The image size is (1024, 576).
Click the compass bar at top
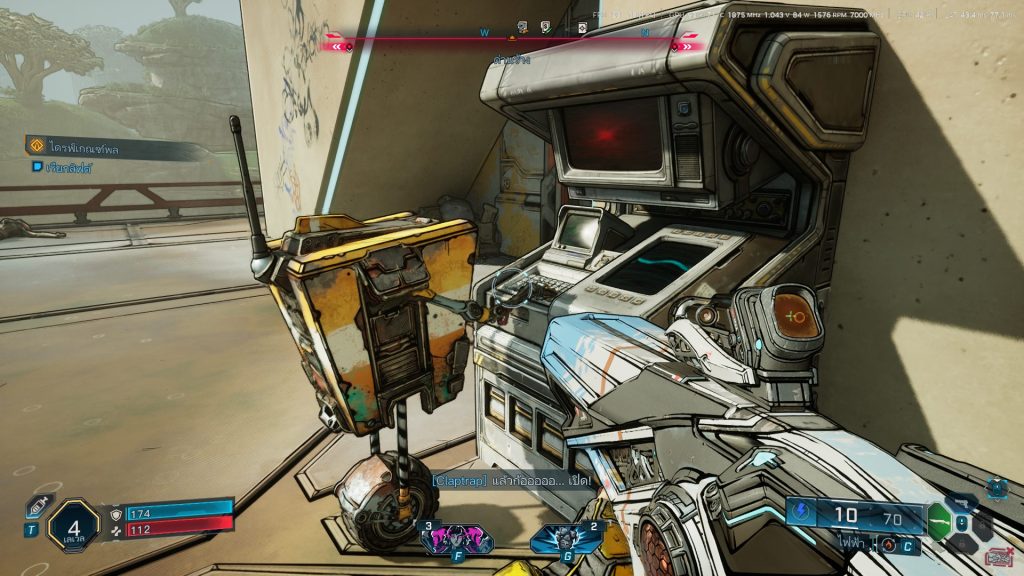(512, 44)
